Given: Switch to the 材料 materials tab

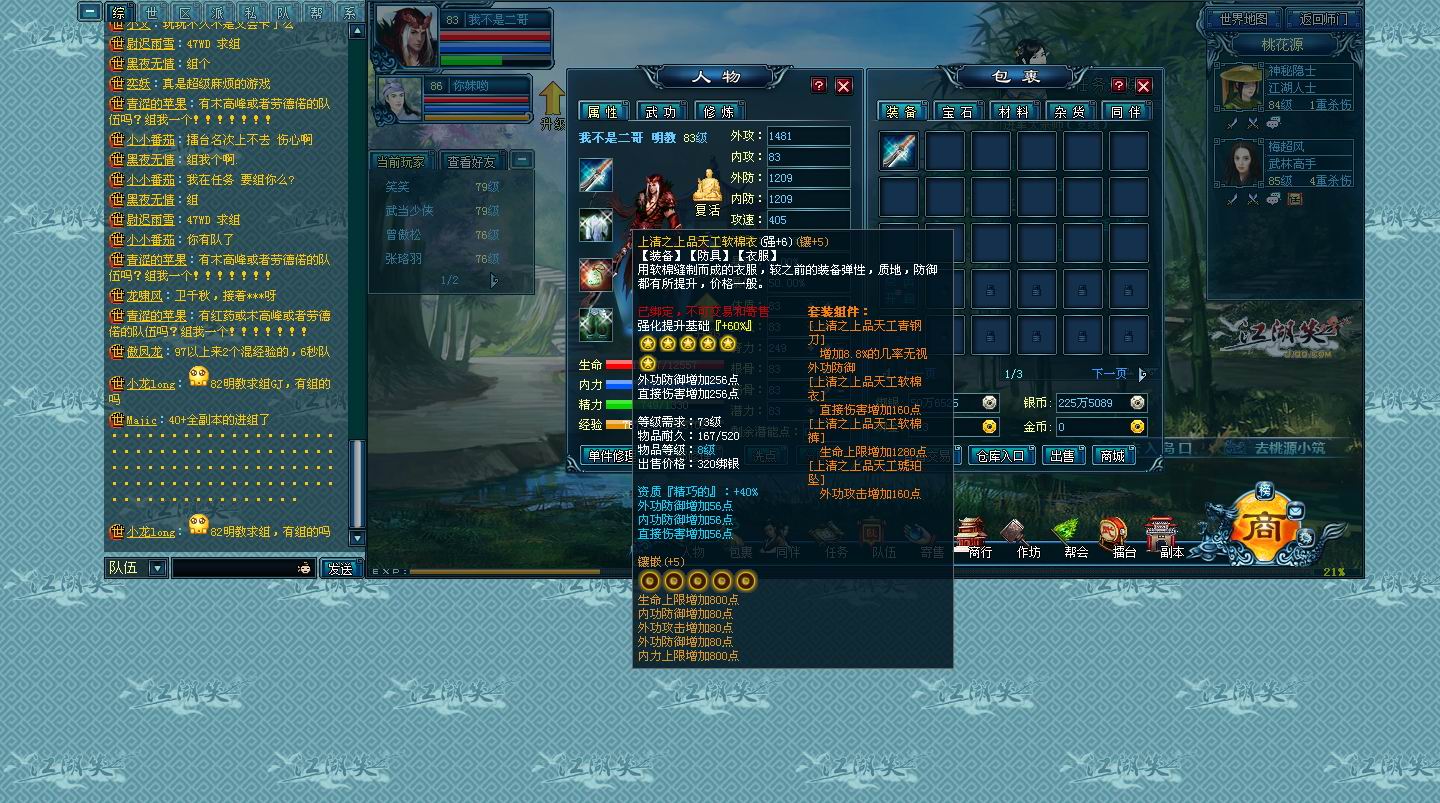Looking at the screenshot, I should pos(1015,112).
